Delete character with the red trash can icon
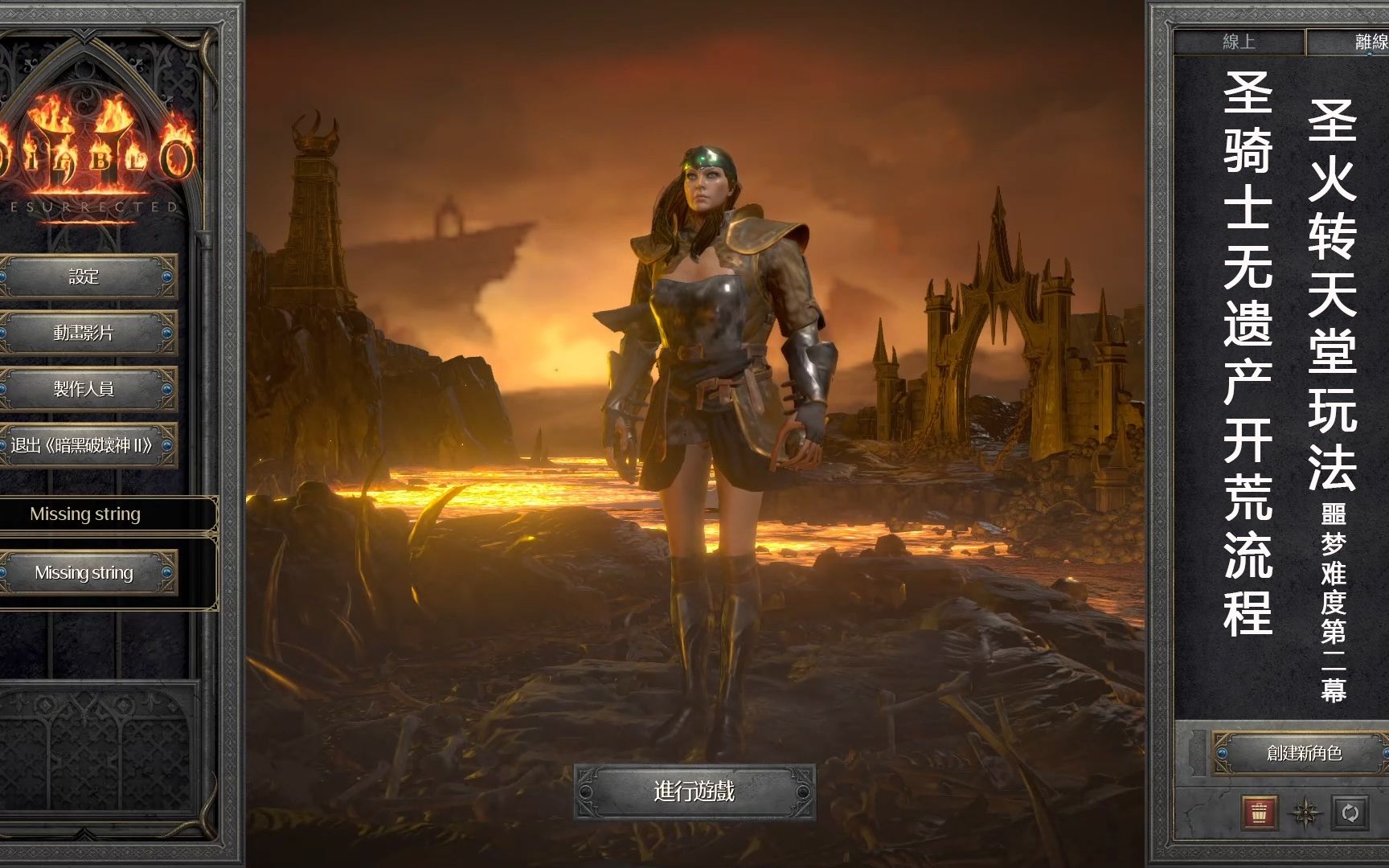Viewport: 1389px width, 868px height. (x=1259, y=813)
